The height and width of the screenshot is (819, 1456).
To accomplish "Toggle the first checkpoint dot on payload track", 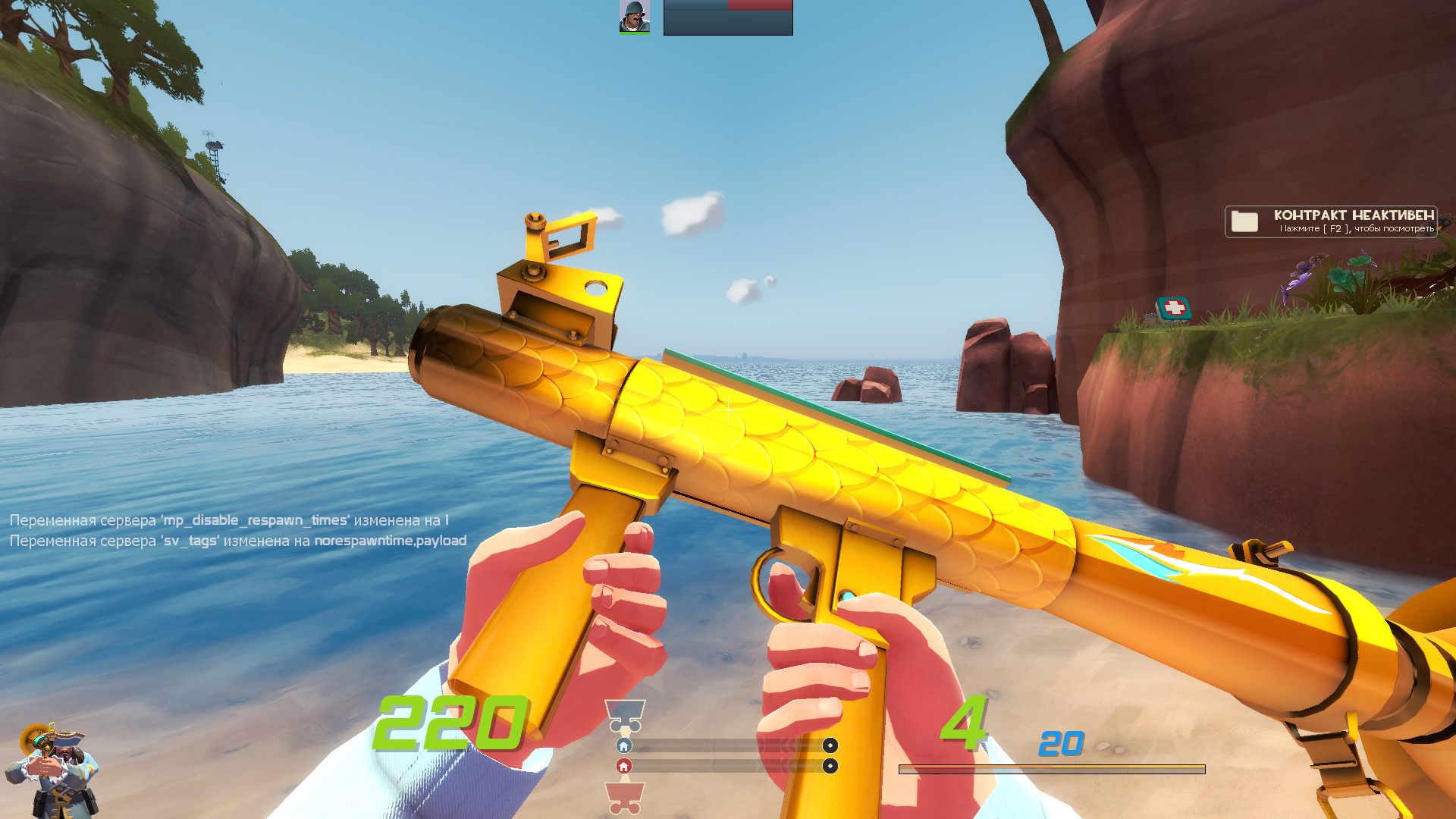I will point(831,746).
